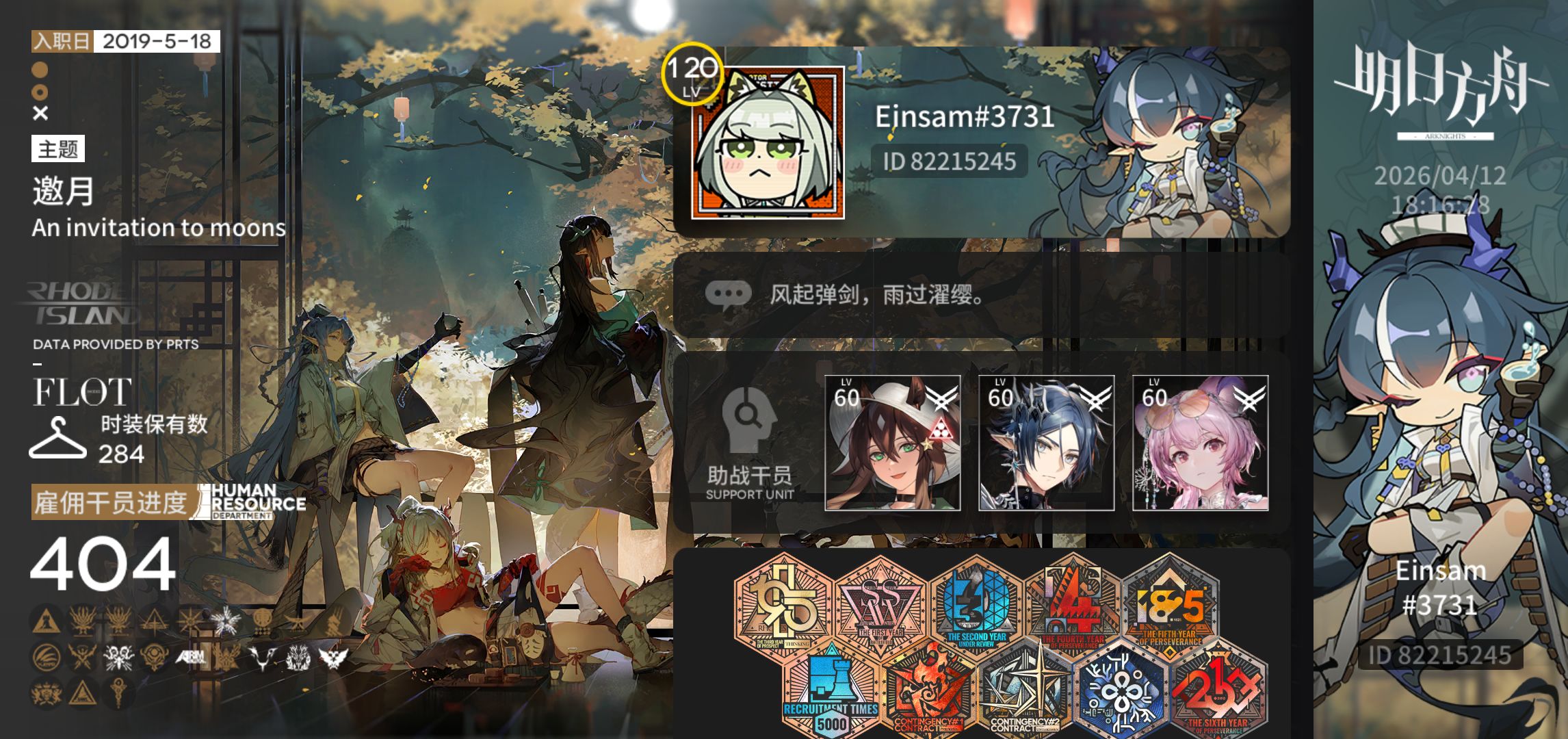Select the player ID 82215245 tag beside the avatar

pos(949,161)
